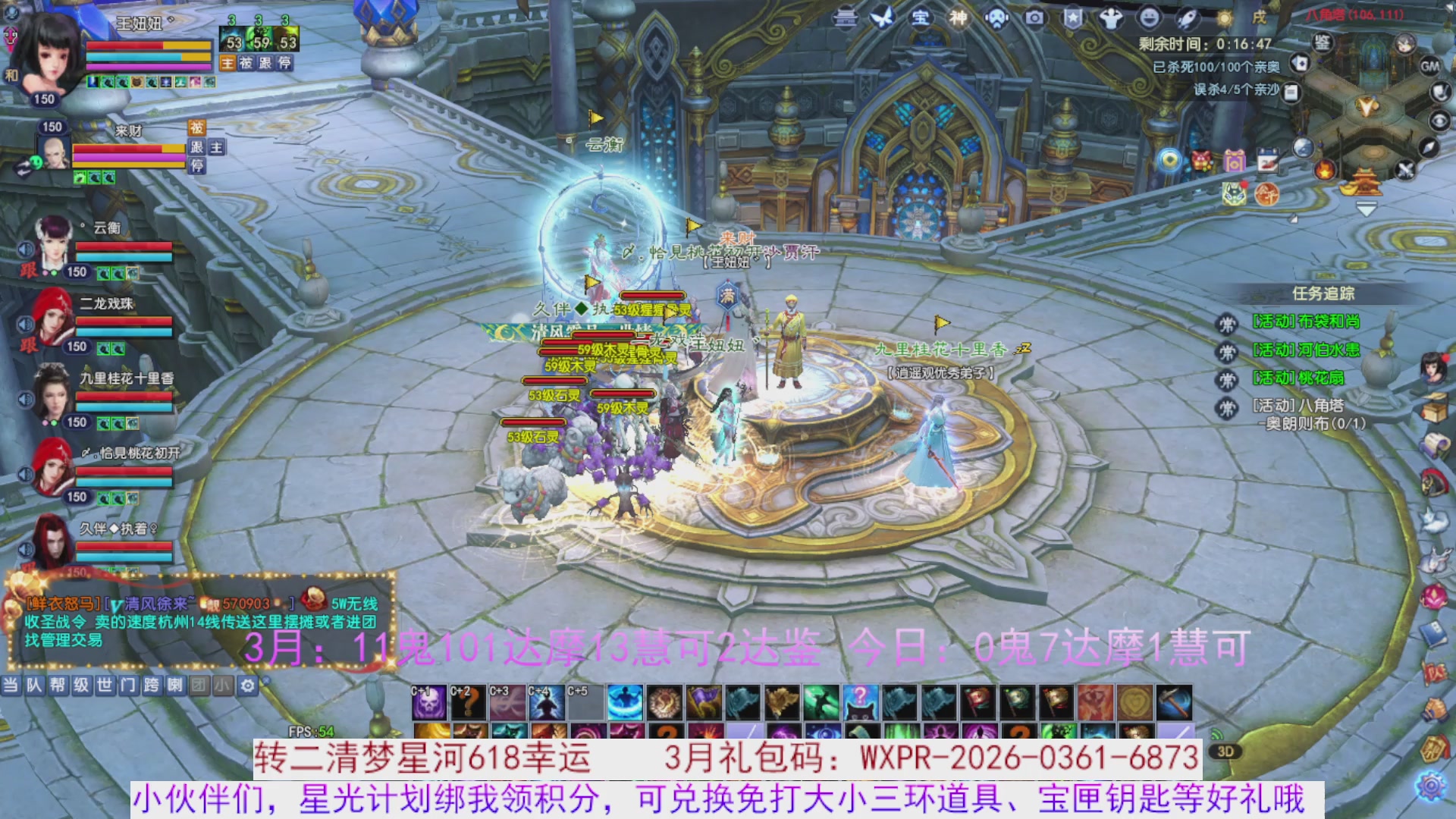
Task: Collapse minimap shortcuts with the white triangle
Action: click(1367, 211)
